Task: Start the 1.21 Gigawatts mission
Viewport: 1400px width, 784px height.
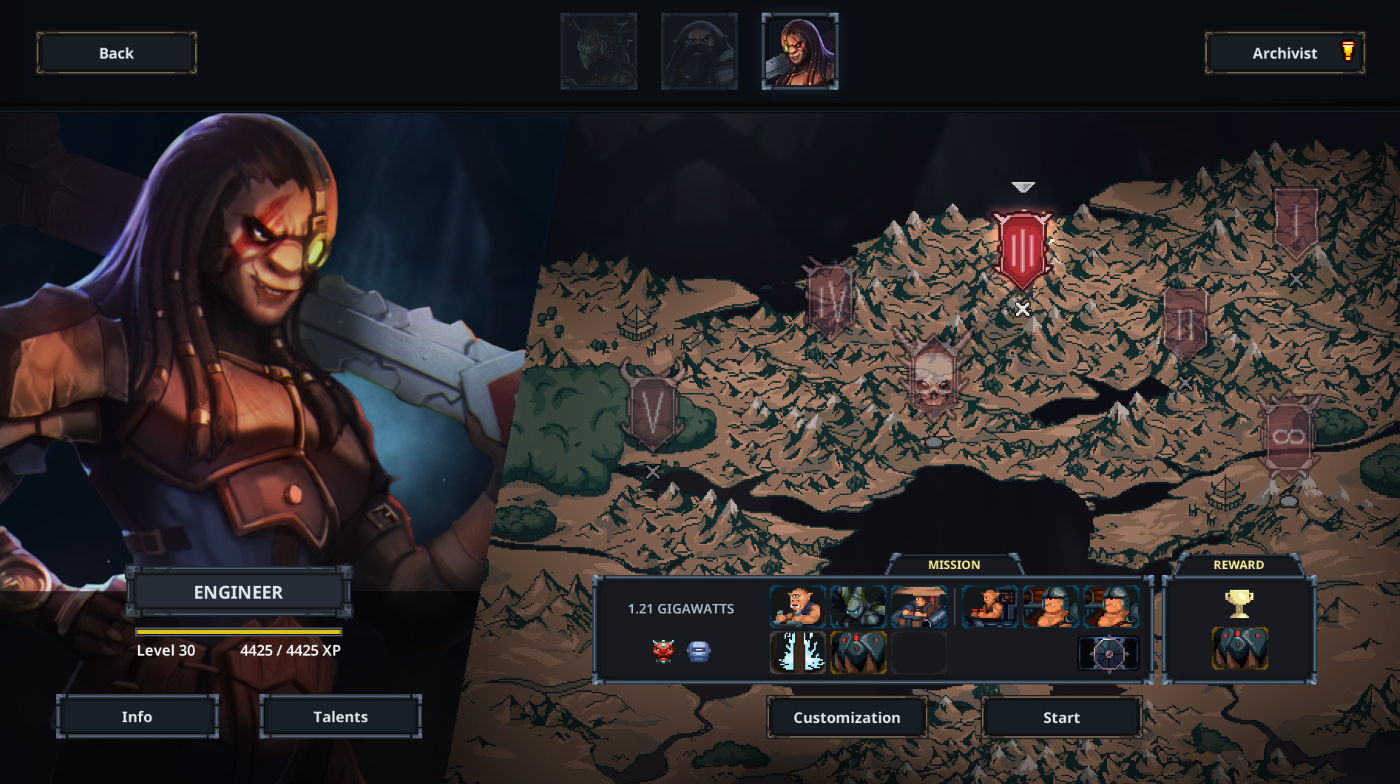Action: 1061,717
